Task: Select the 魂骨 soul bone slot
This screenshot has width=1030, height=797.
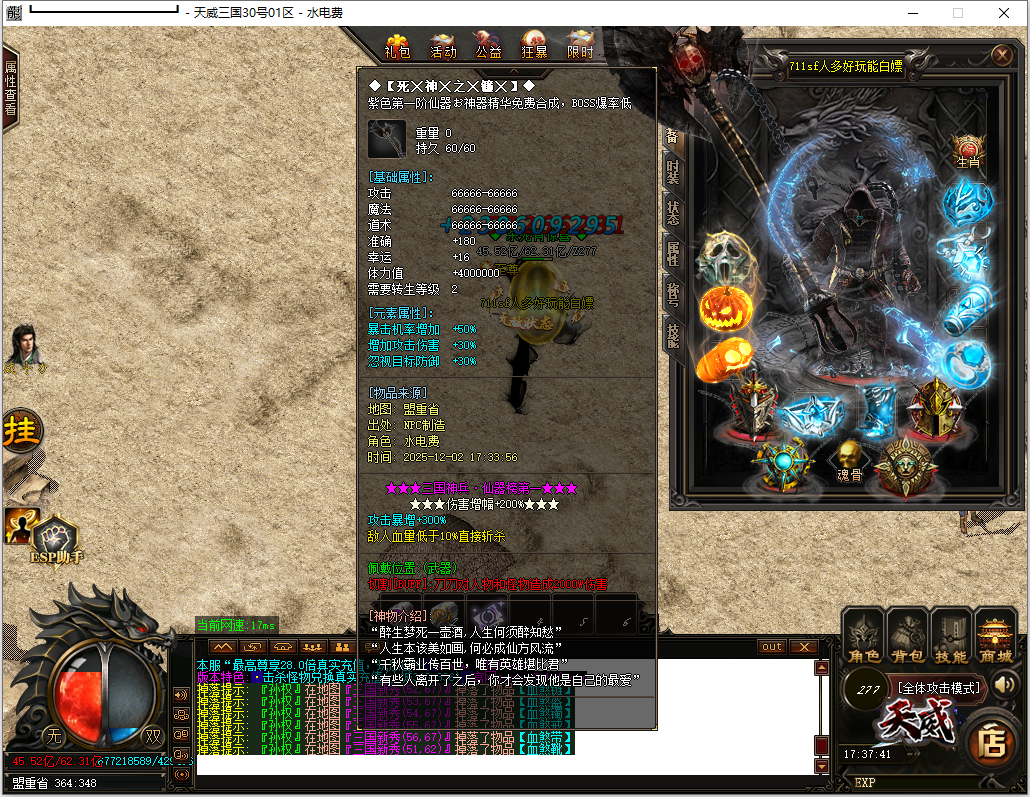Action: (849, 462)
